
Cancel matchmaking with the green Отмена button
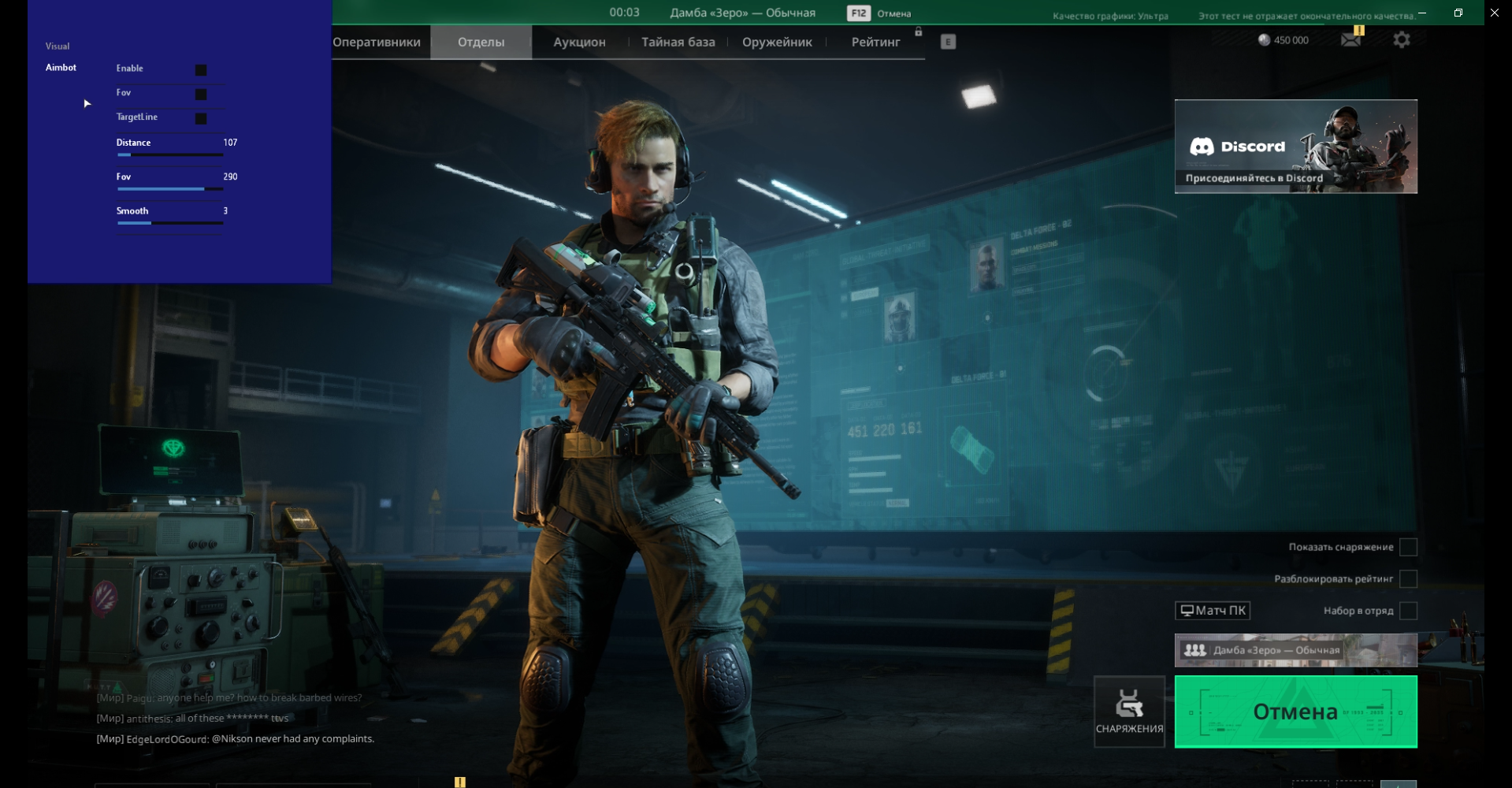point(1295,712)
